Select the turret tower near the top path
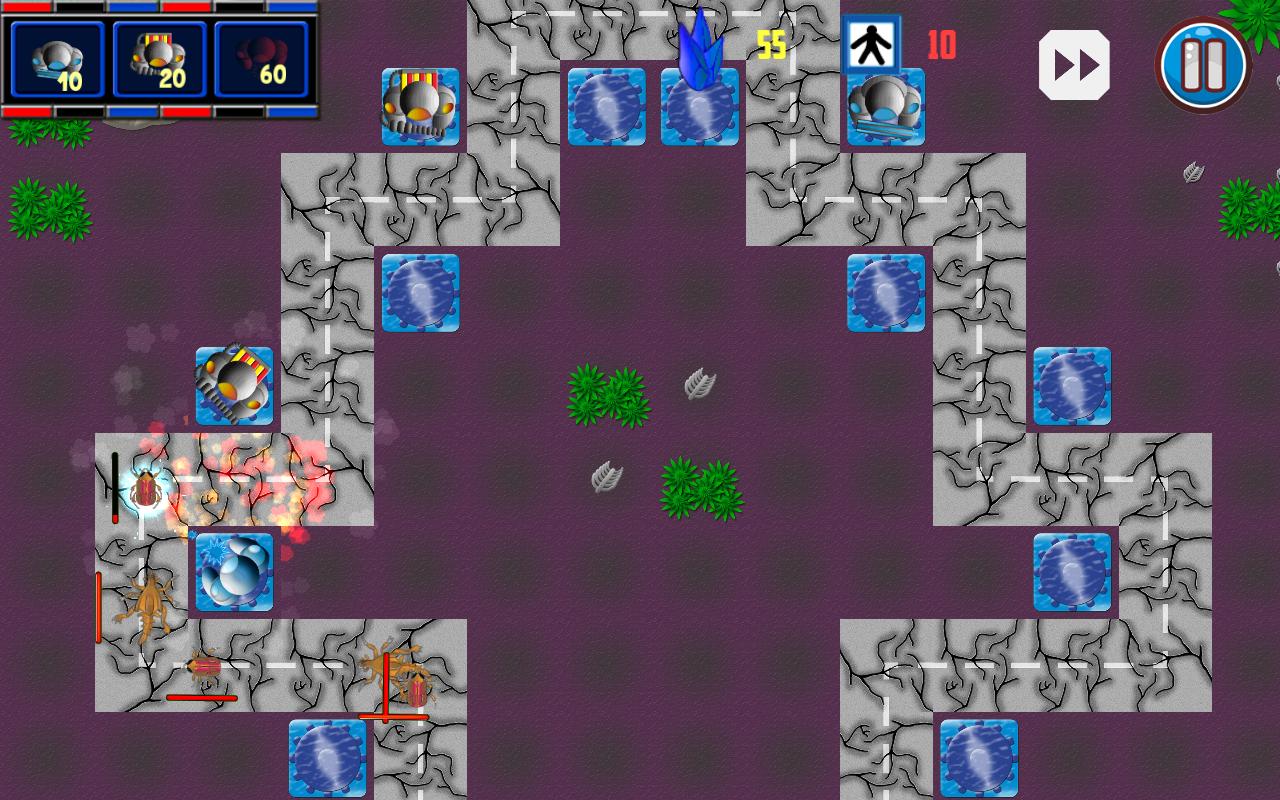 420,105
